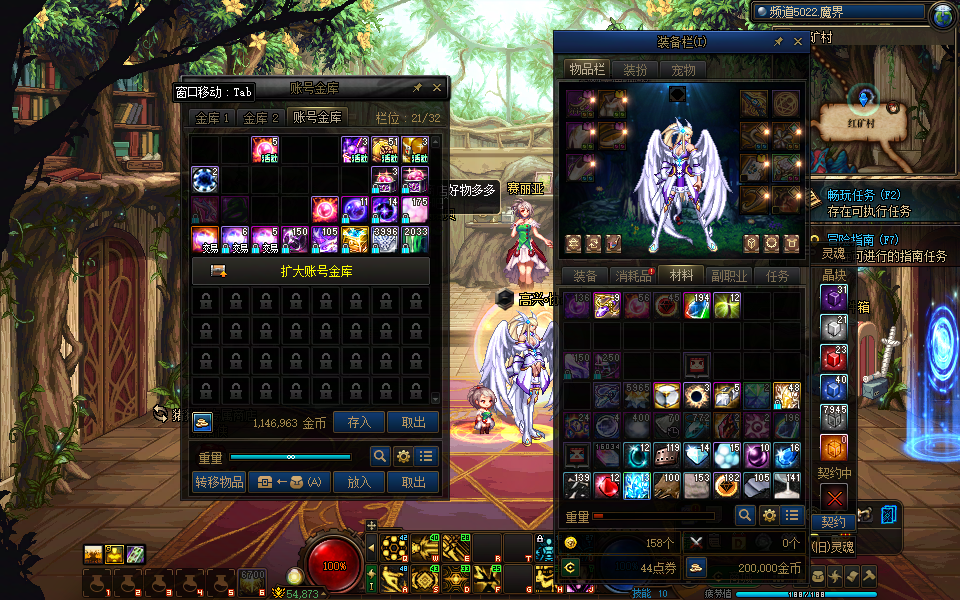Image resolution: width=960 pixels, height=600 pixels.
Task: Click the 转移物品 transfer items button
Action: (x=219, y=482)
